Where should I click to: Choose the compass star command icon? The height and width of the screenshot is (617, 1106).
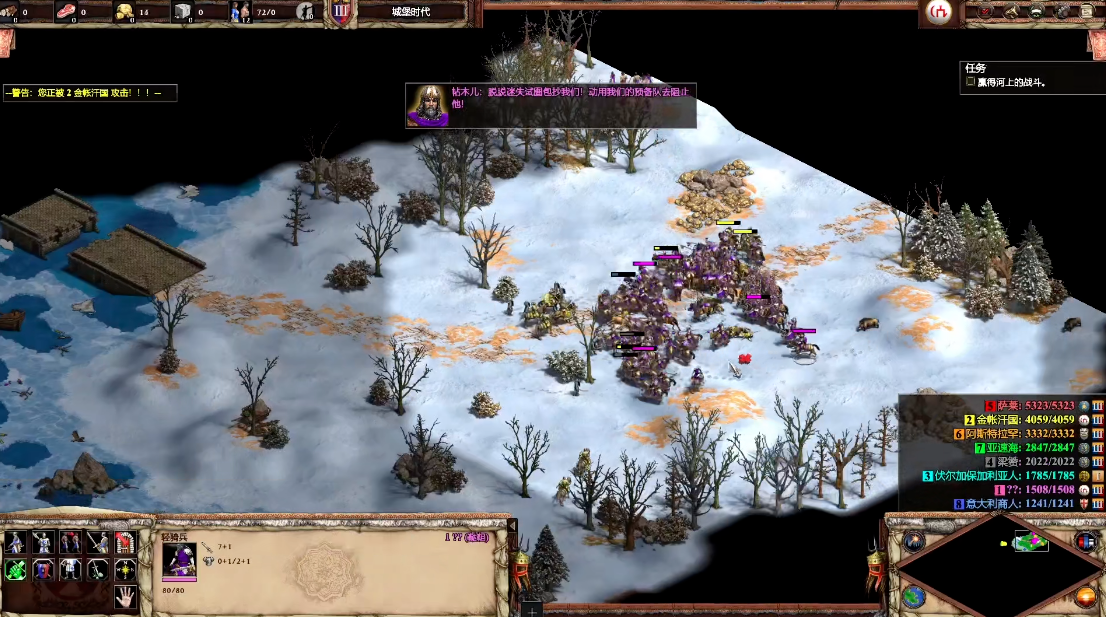124,570
